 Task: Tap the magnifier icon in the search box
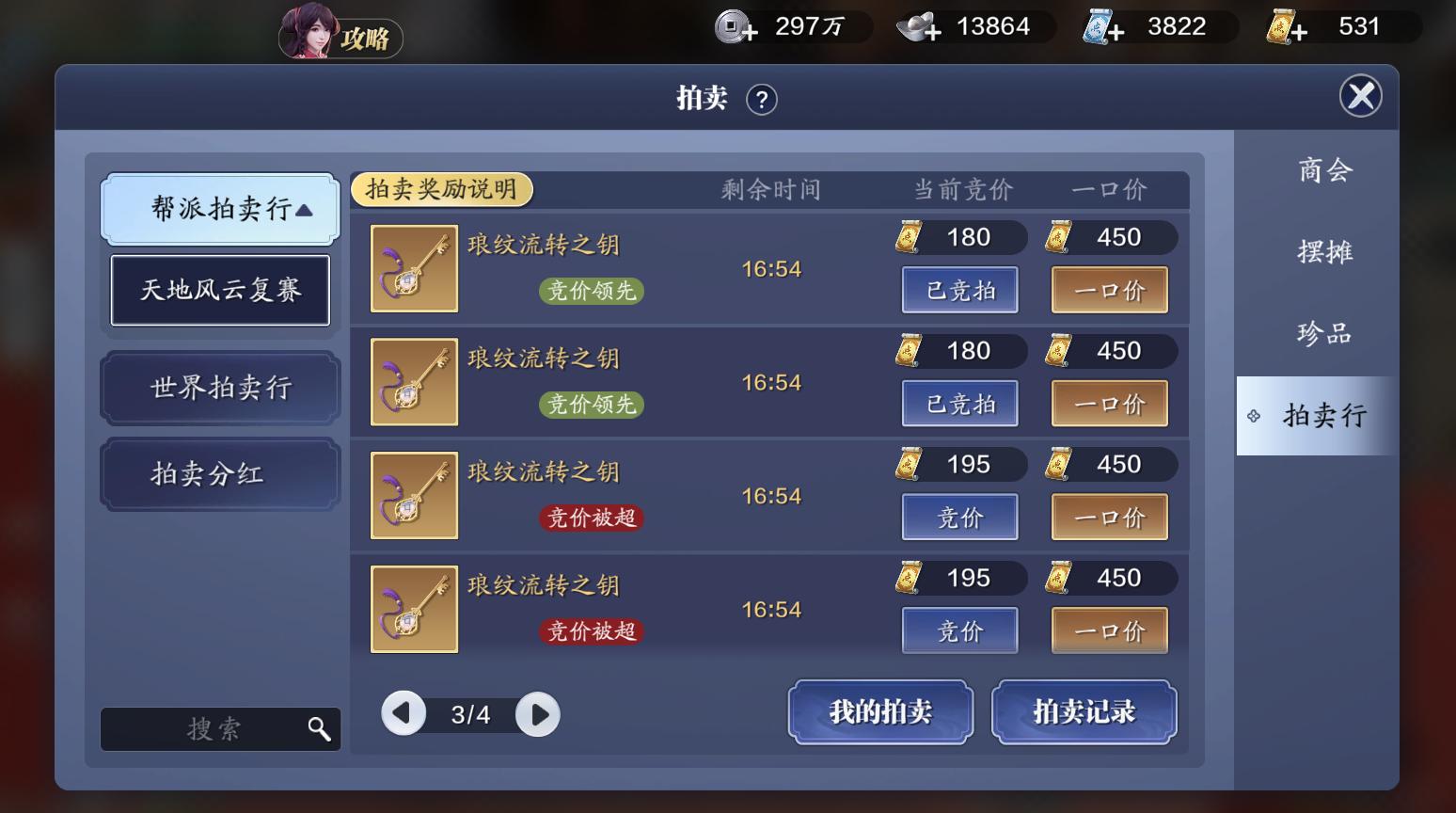(x=320, y=728)
